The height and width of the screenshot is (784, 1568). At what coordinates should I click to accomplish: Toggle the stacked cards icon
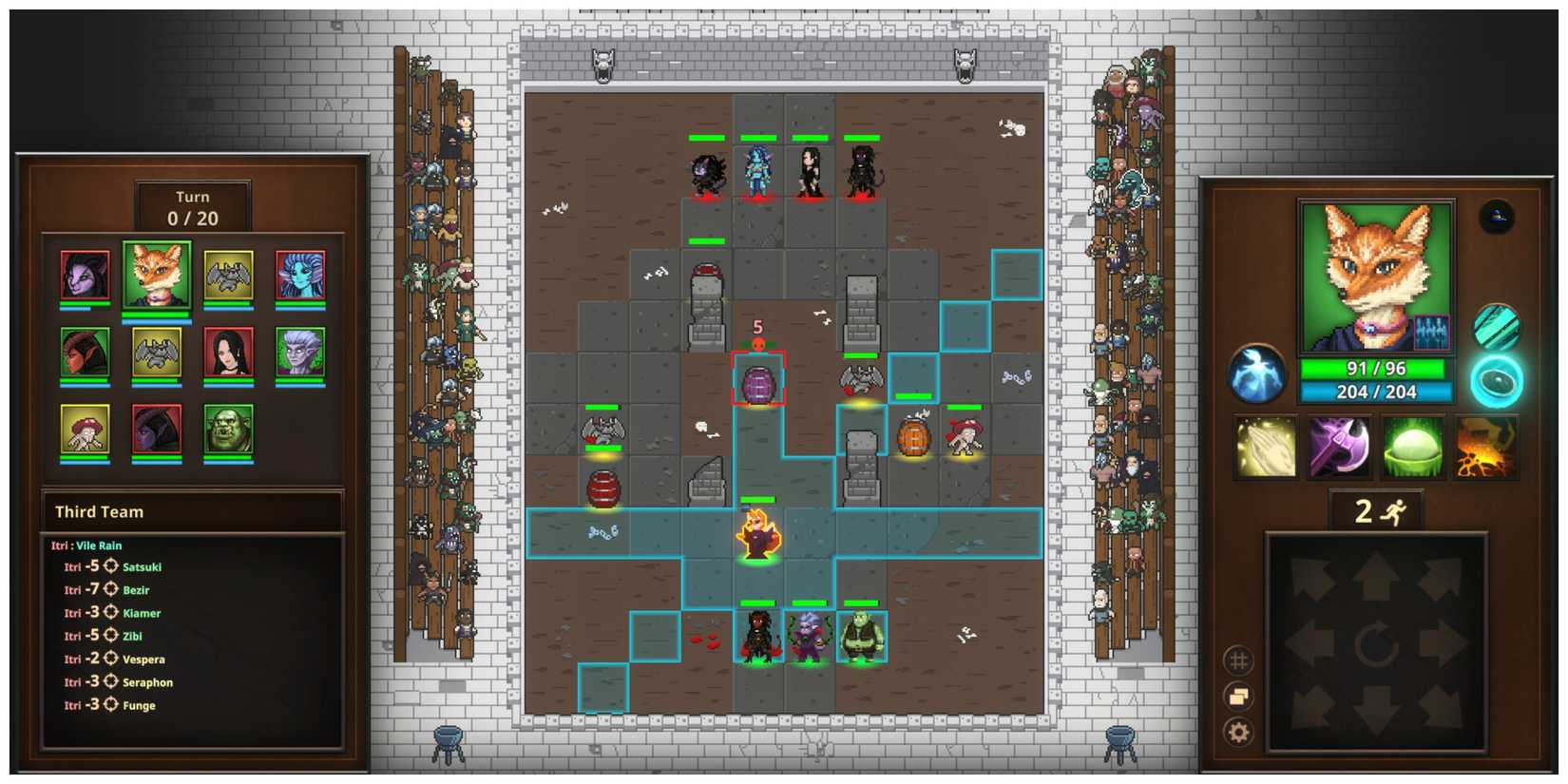1237,696
